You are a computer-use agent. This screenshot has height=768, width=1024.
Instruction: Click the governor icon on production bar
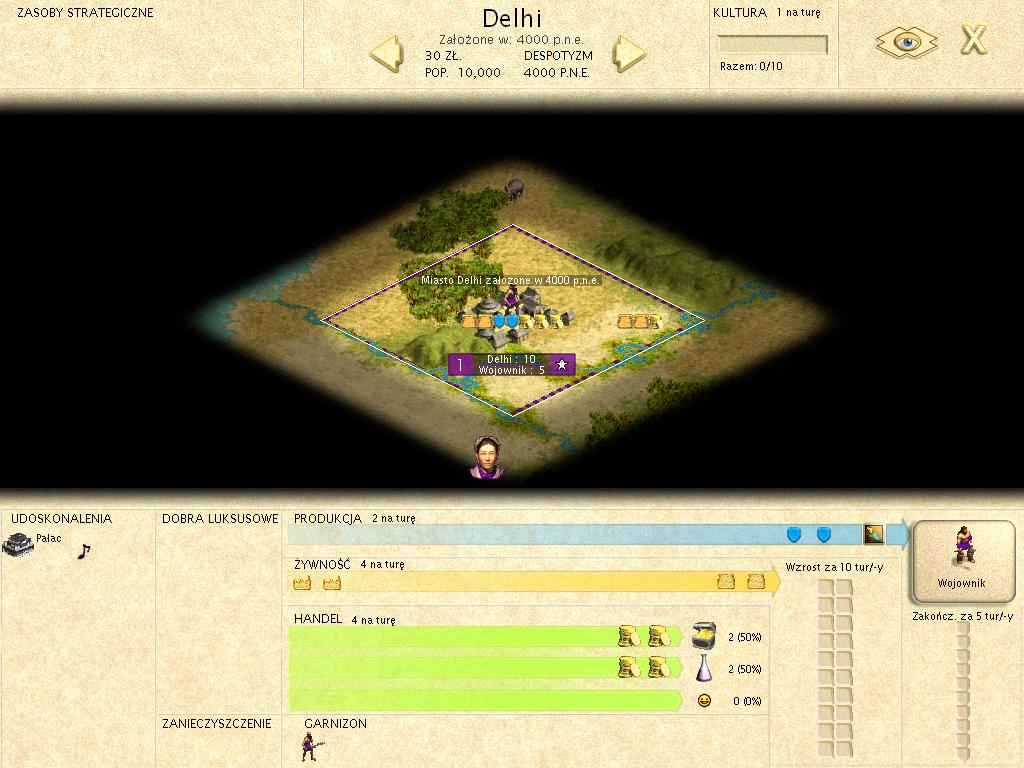(x=874, y=534)
